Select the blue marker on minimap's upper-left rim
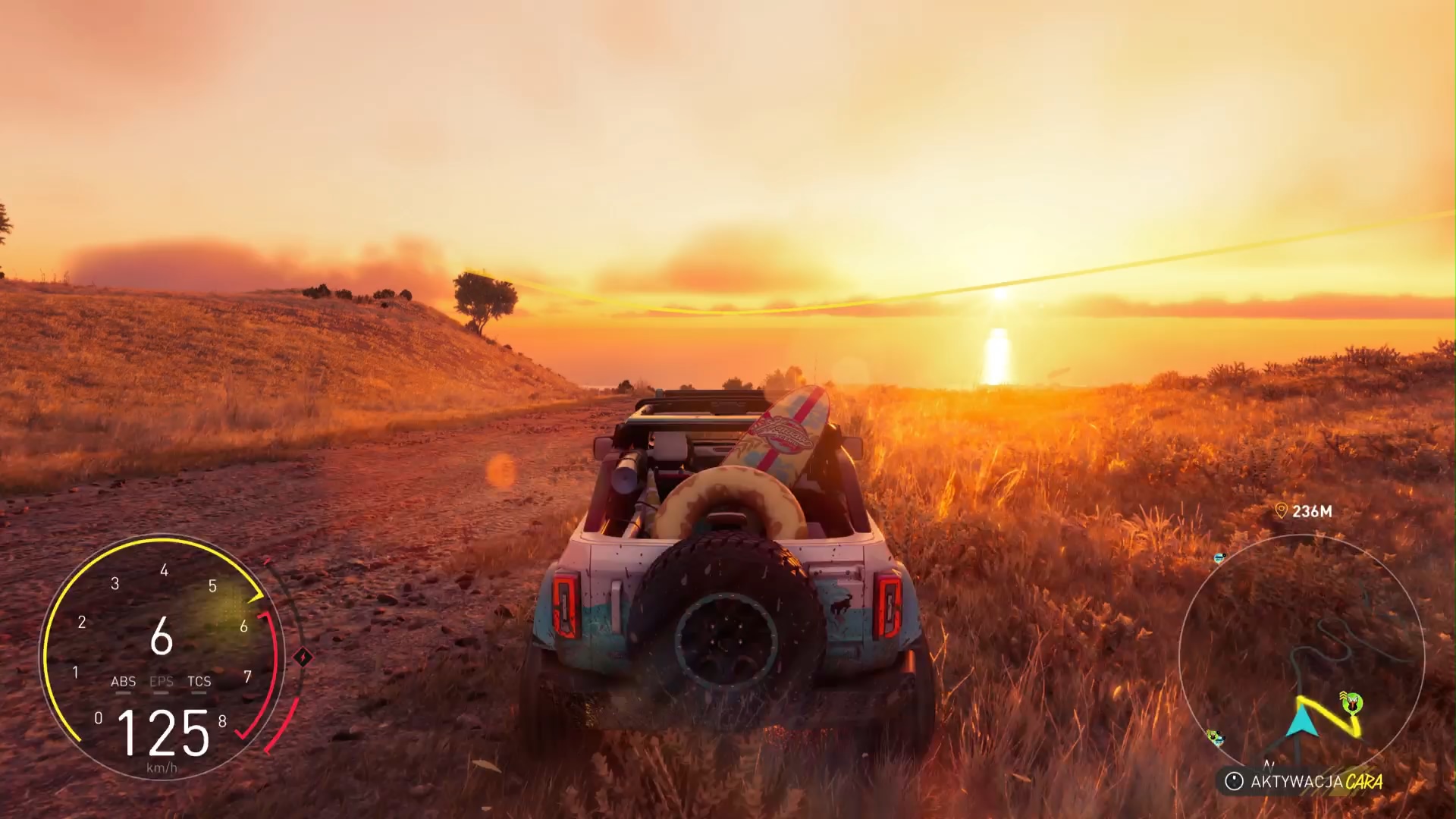Screen dimensions: 1456x819 click(1219, 558)
